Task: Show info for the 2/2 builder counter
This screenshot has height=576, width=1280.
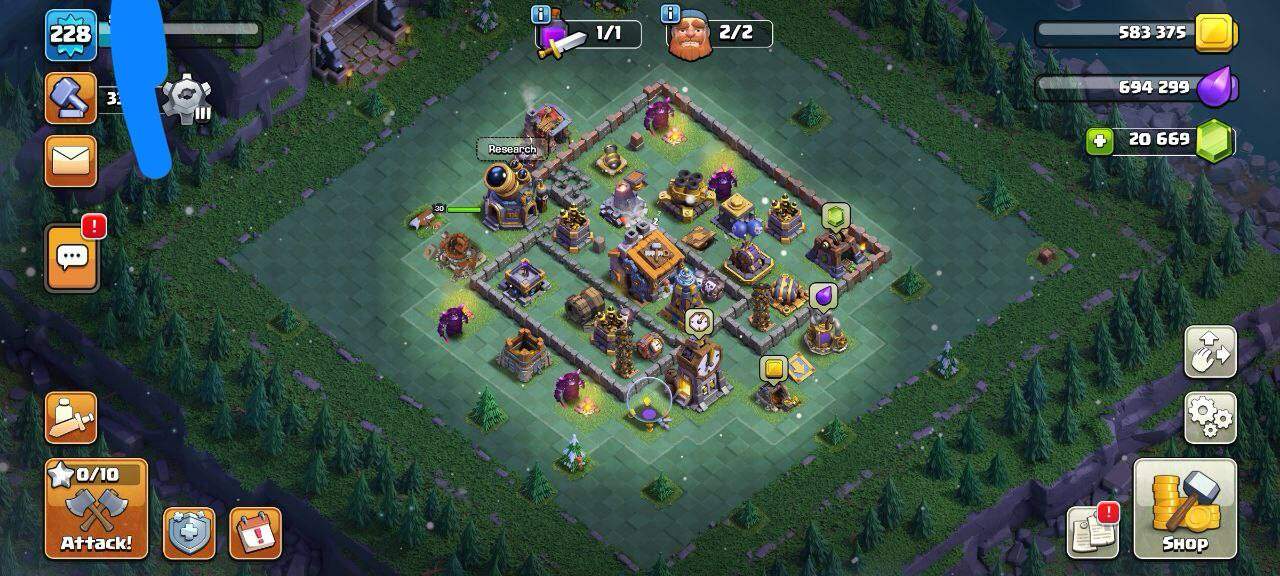Action: coord(670,14)
